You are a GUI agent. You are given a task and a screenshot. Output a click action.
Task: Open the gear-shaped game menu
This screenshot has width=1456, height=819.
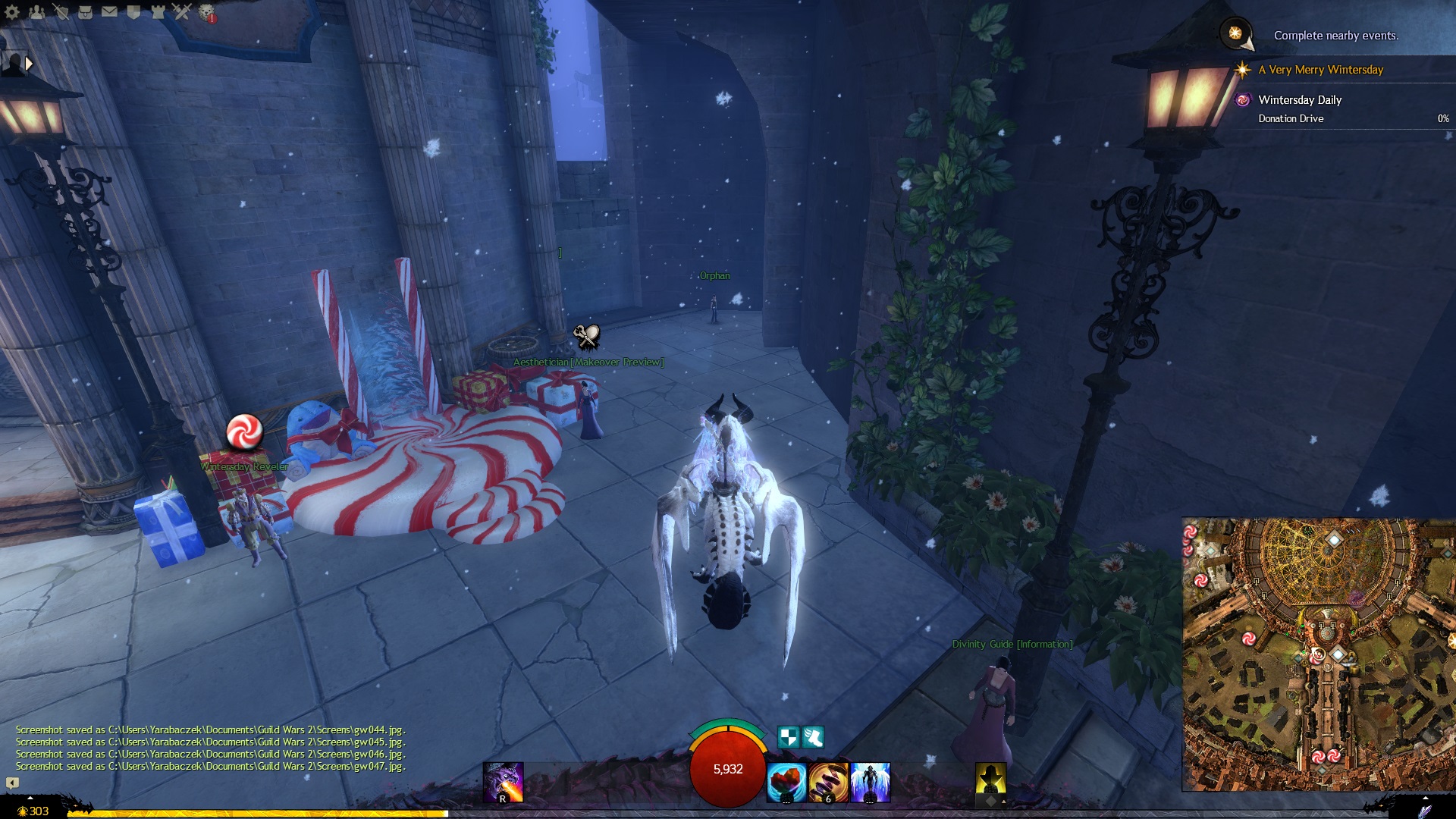[12, 12]
